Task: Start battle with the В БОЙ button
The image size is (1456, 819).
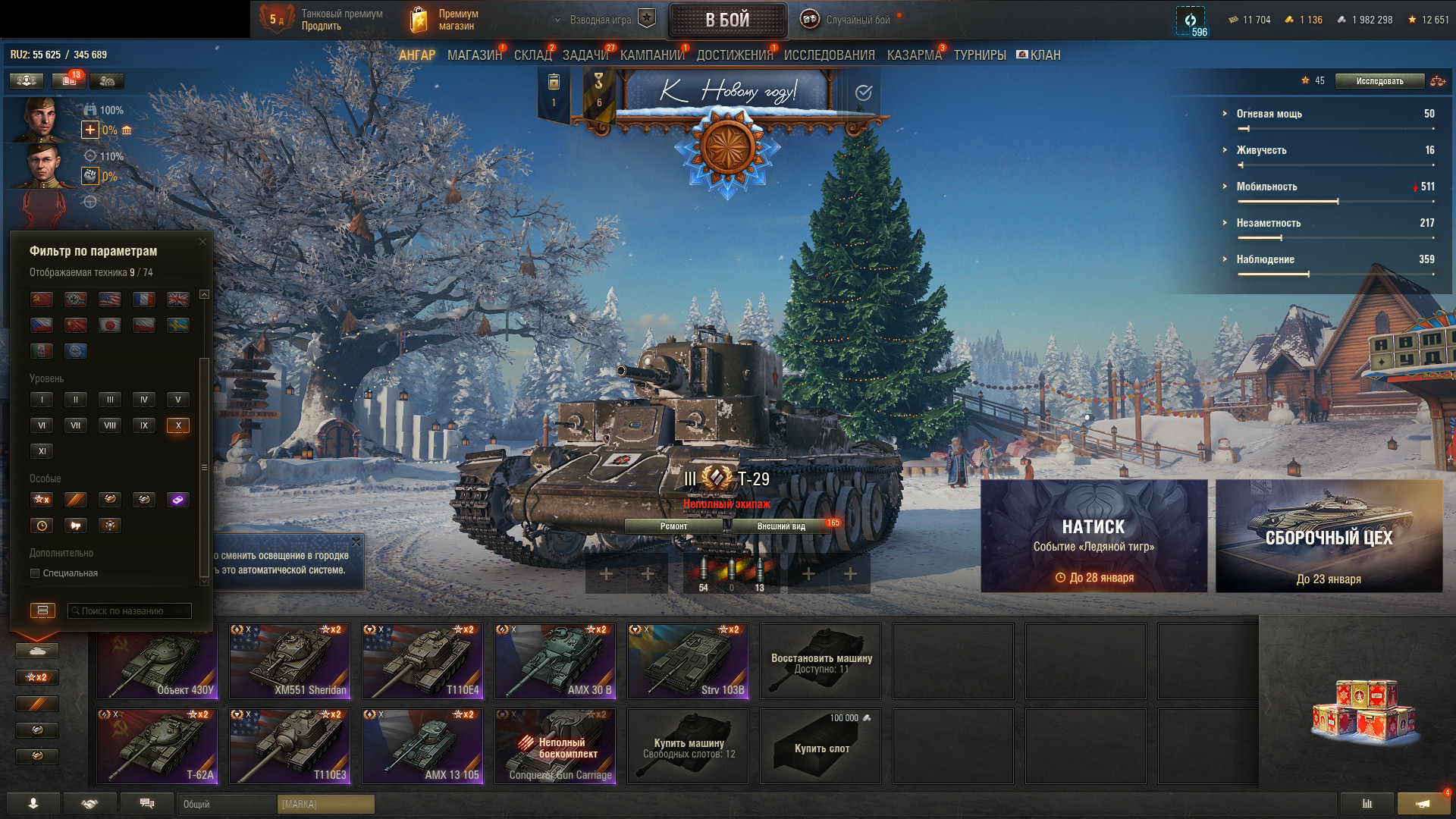Action: point(727,20)
